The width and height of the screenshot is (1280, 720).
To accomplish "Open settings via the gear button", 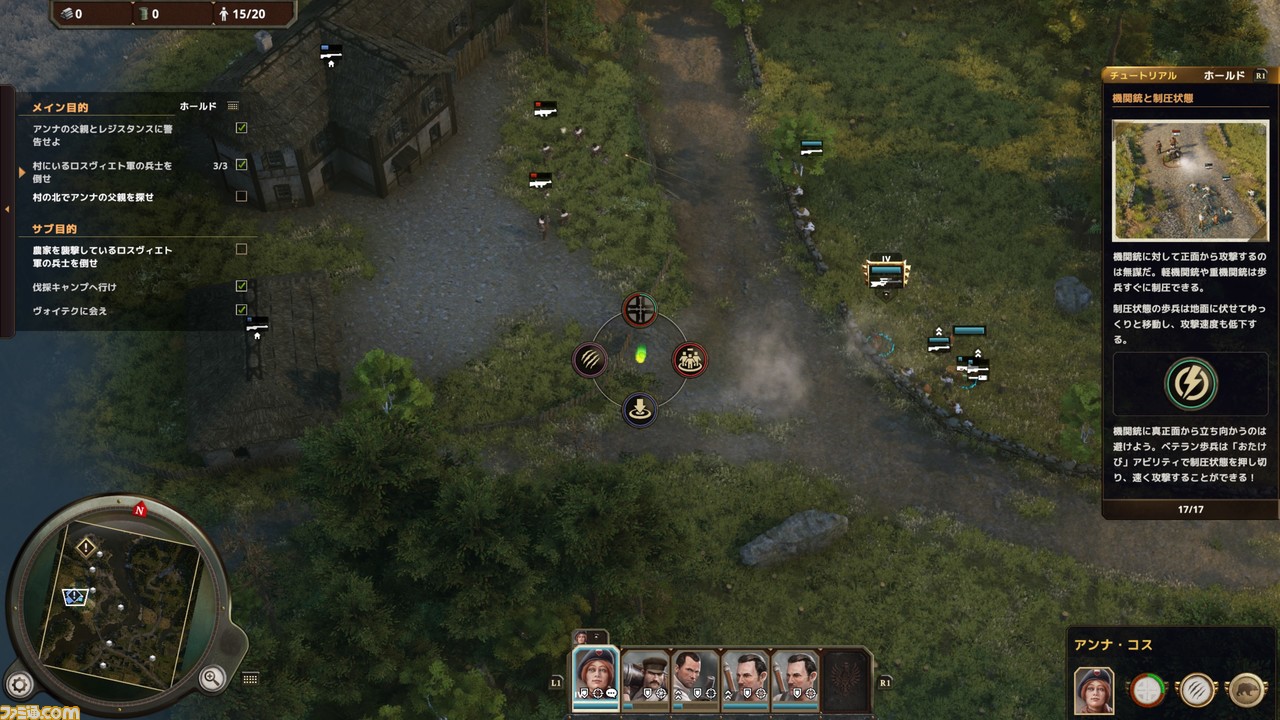I will click(x=20, y=684).
